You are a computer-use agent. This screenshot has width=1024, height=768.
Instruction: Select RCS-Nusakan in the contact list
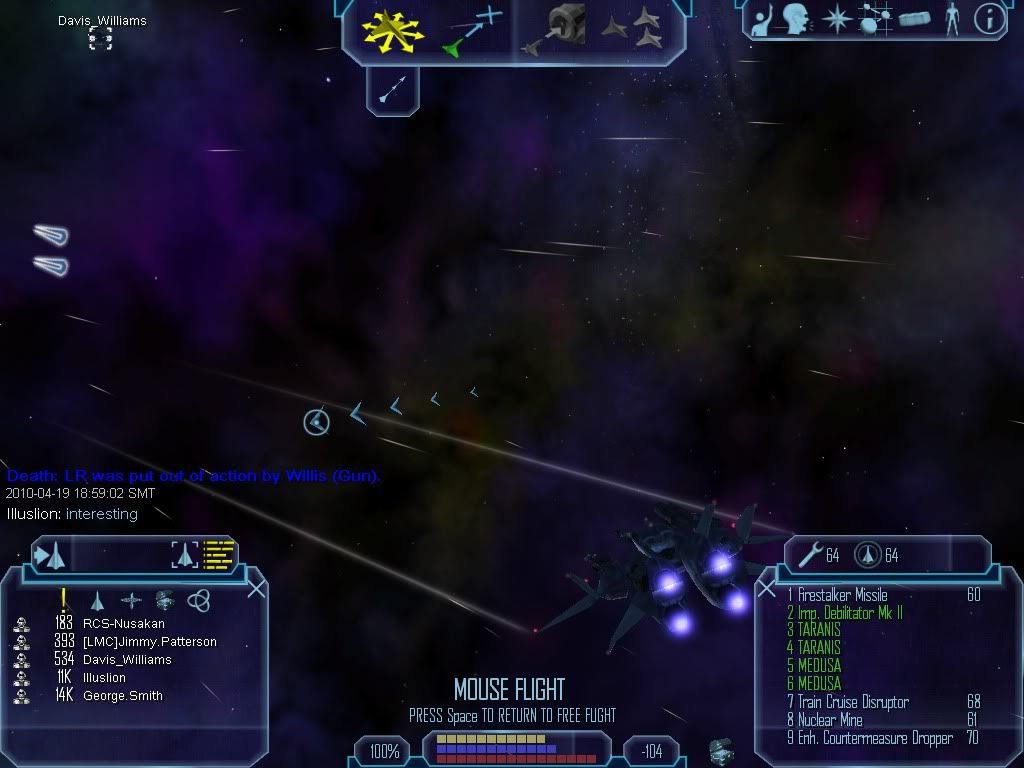(123, 624)
